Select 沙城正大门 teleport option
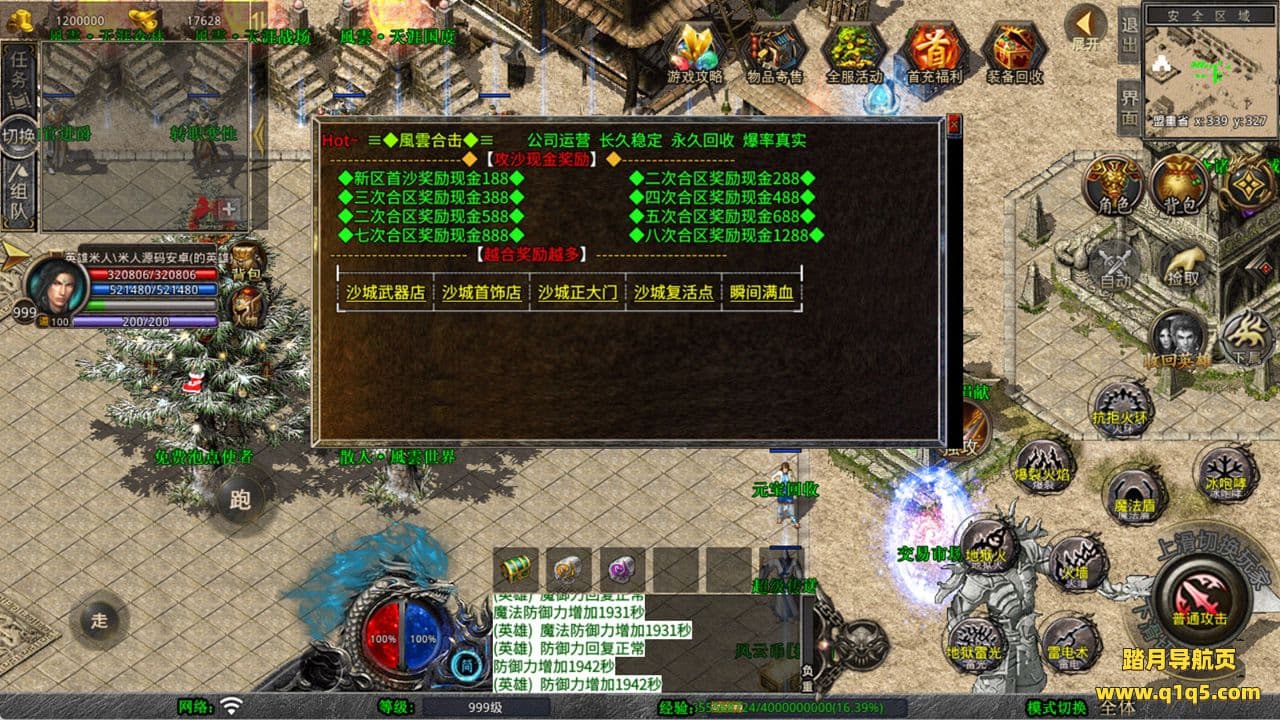The image size is (1280, 720). point(577,293)
